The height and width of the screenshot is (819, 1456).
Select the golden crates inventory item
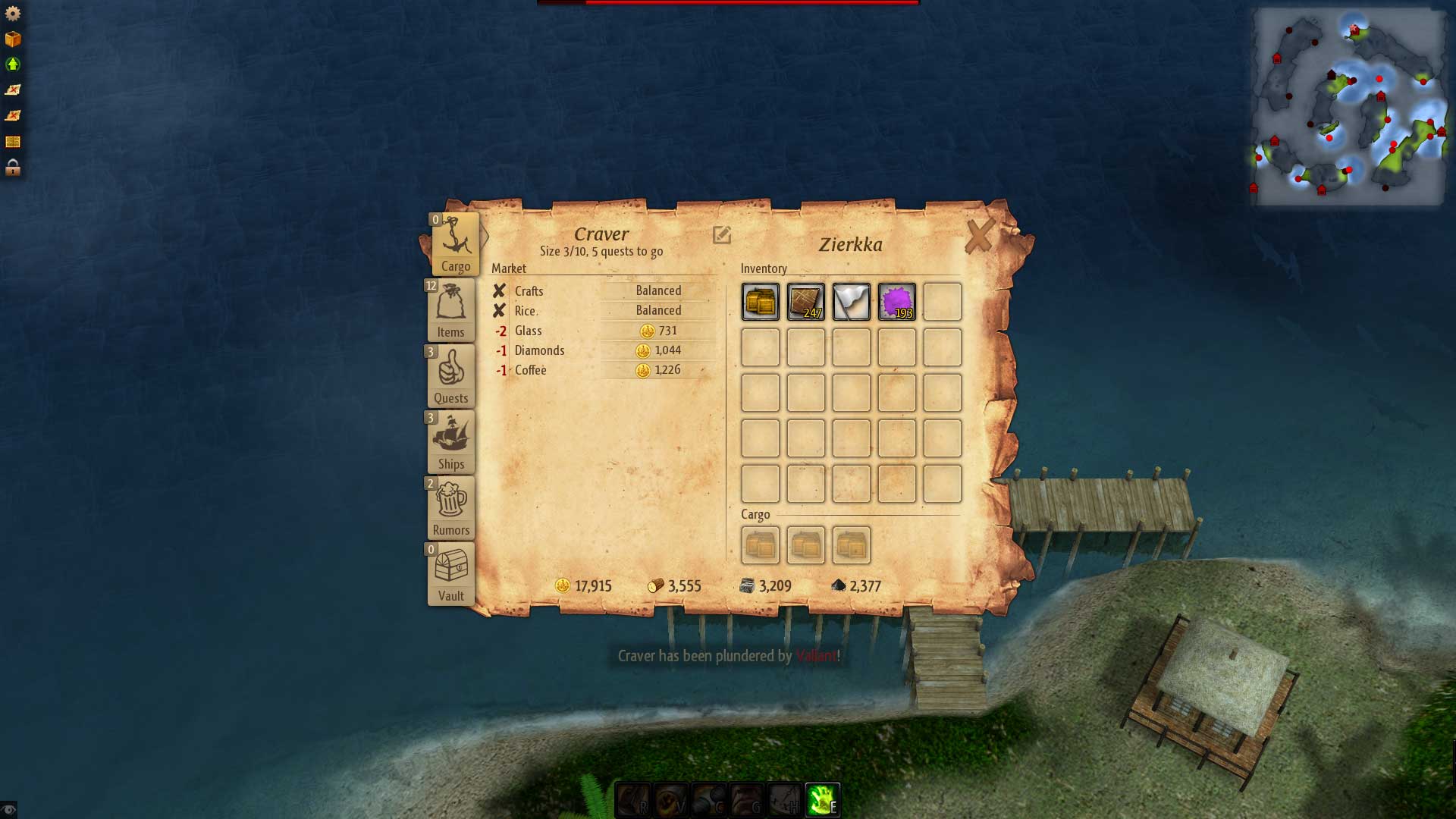761,302
